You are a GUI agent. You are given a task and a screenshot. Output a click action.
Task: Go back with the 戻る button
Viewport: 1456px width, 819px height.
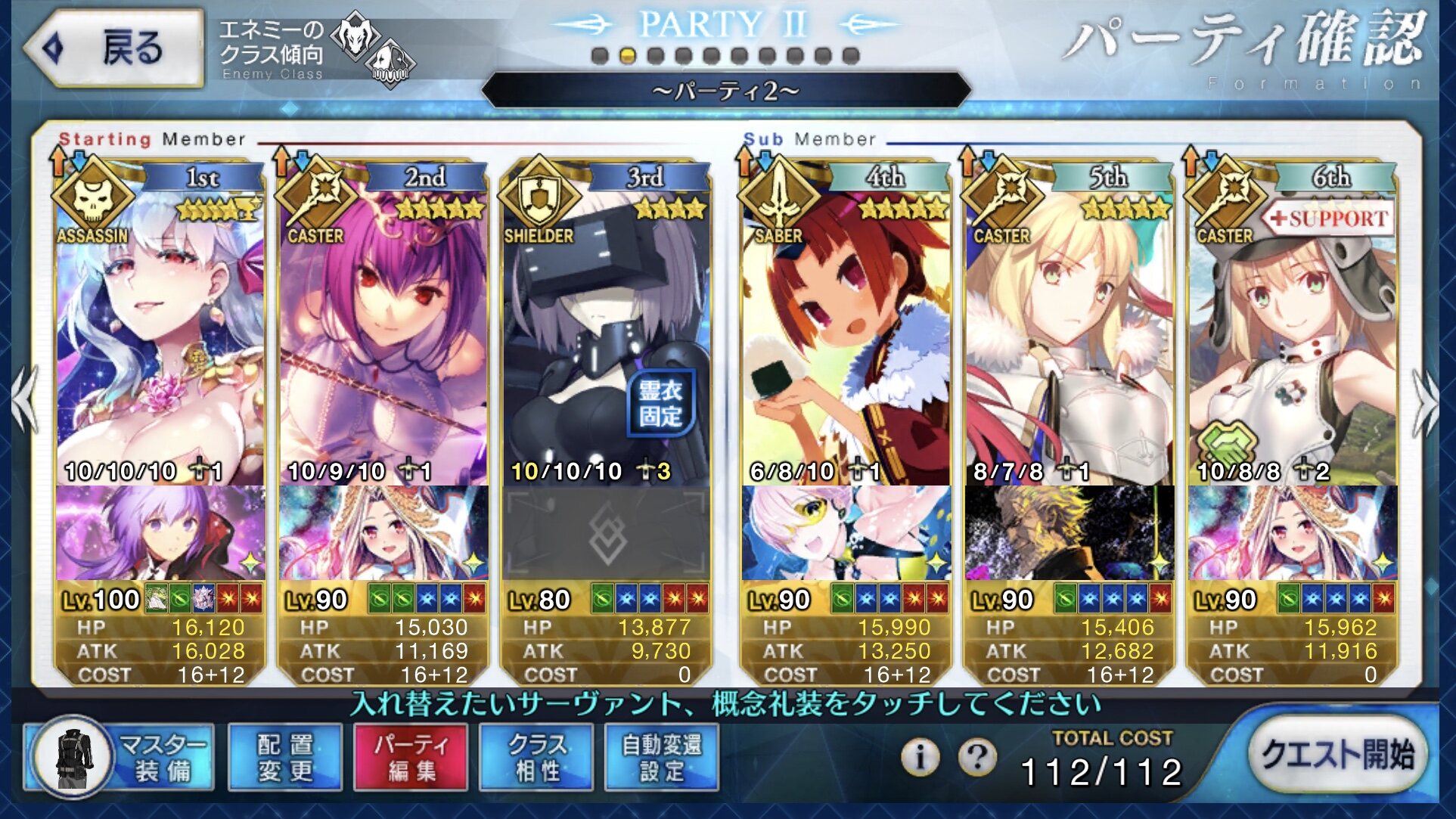coord(115,48)
